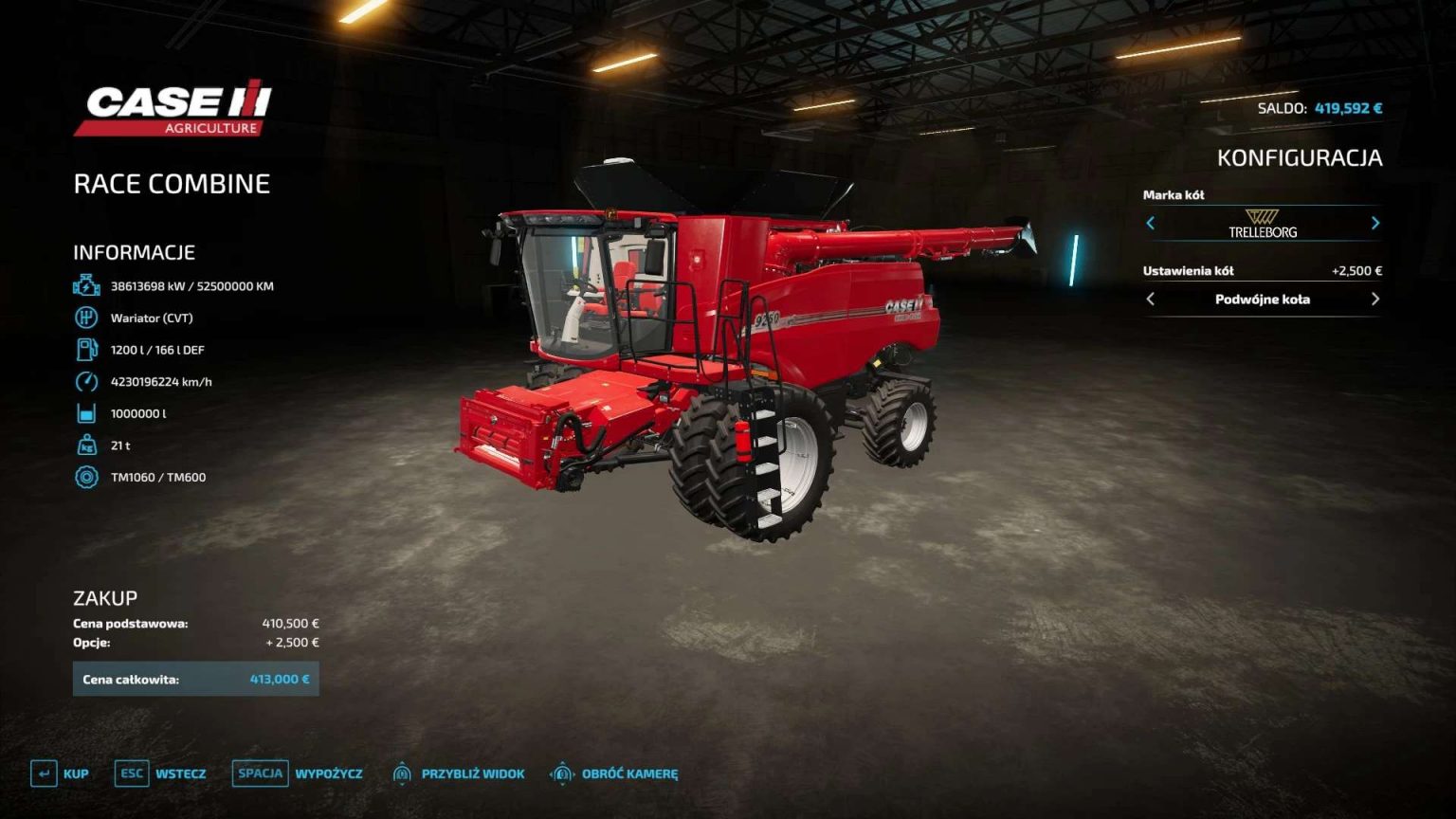Select the CVT transmission icon

coord(85,318)
